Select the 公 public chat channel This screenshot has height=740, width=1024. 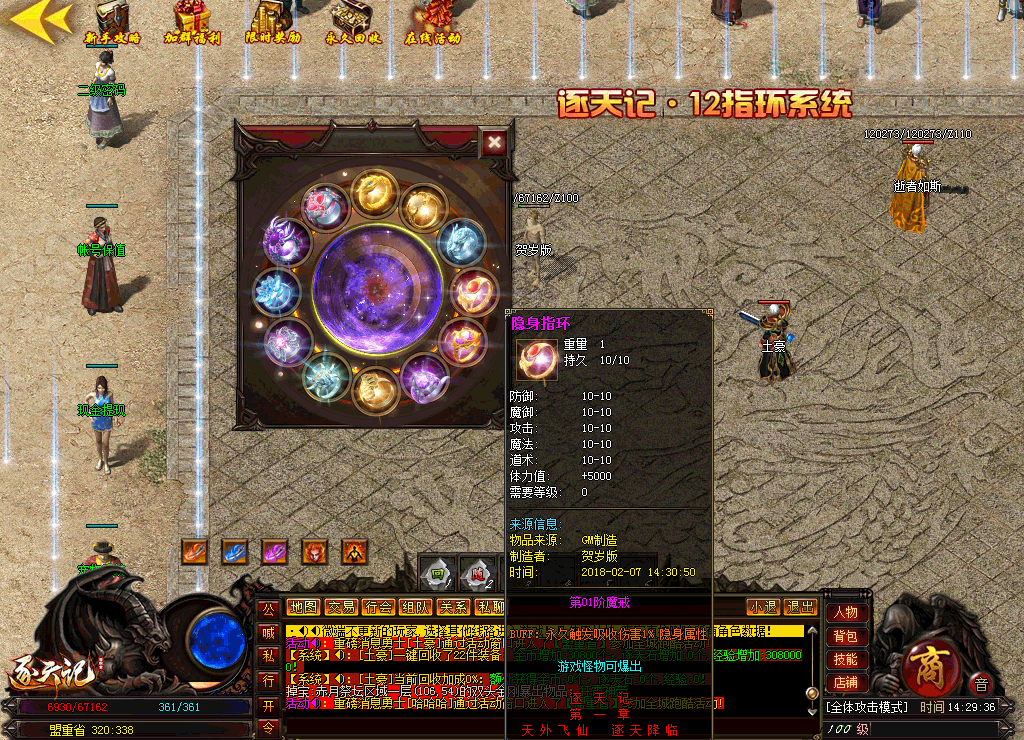[x=268, y=608]
